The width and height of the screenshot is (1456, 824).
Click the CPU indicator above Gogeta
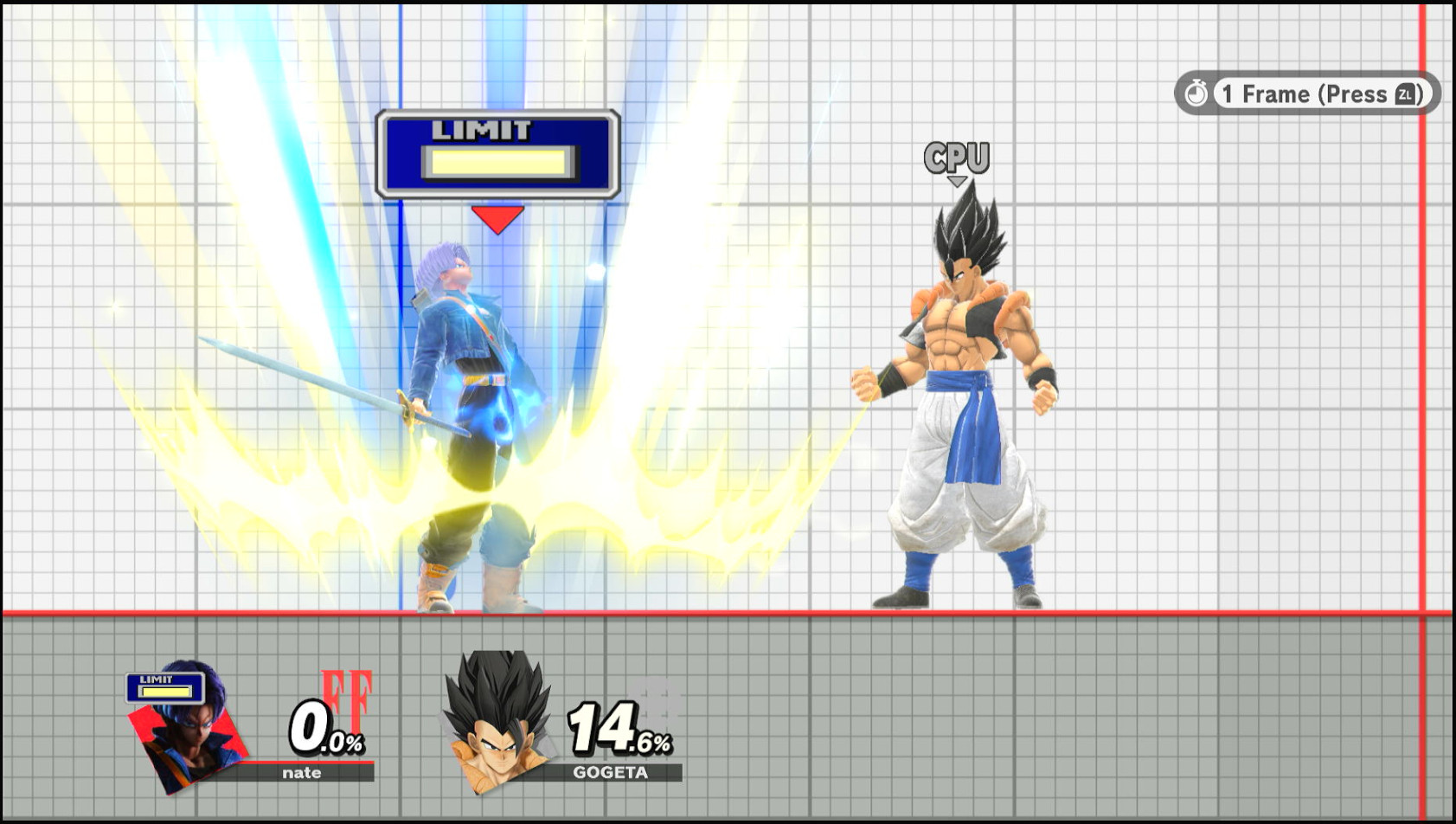coord(955,157)
